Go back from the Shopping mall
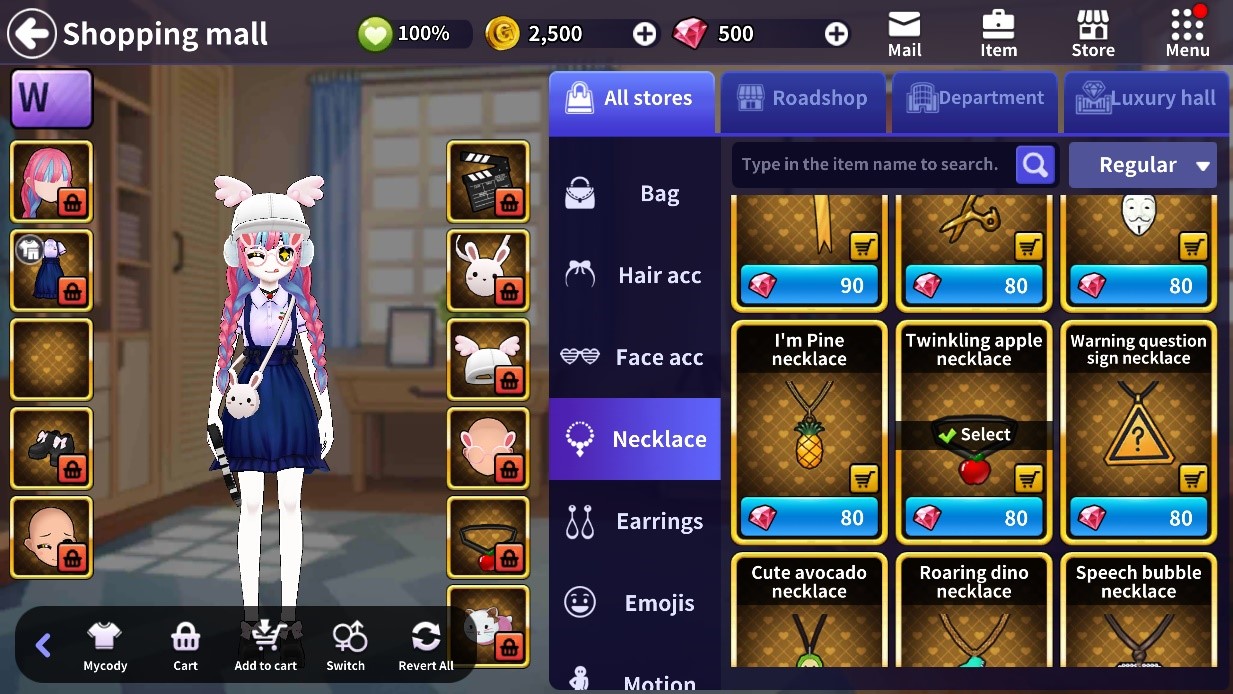The width and height of the screenshot is (1233, 694). pos(32,34)
